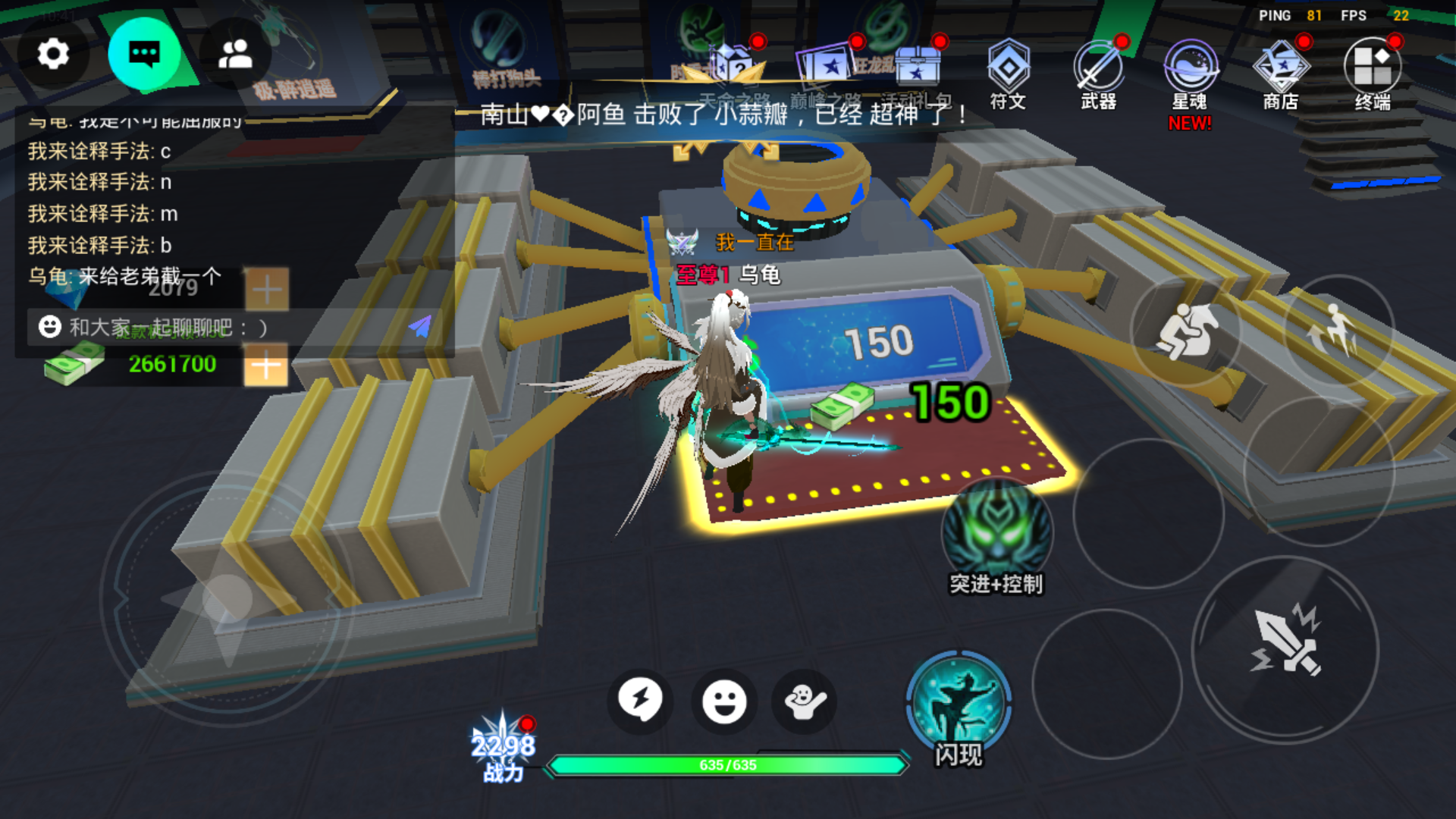Image resolution: width=1456 pixels, height=819 pixels.
Task: Open the lightning speech bubble quick chat
Action: [640, 700]
